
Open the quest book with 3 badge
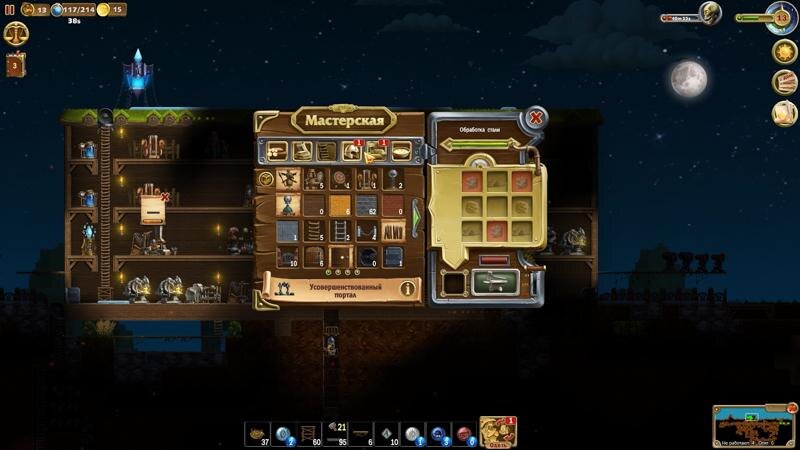[16, 65]
